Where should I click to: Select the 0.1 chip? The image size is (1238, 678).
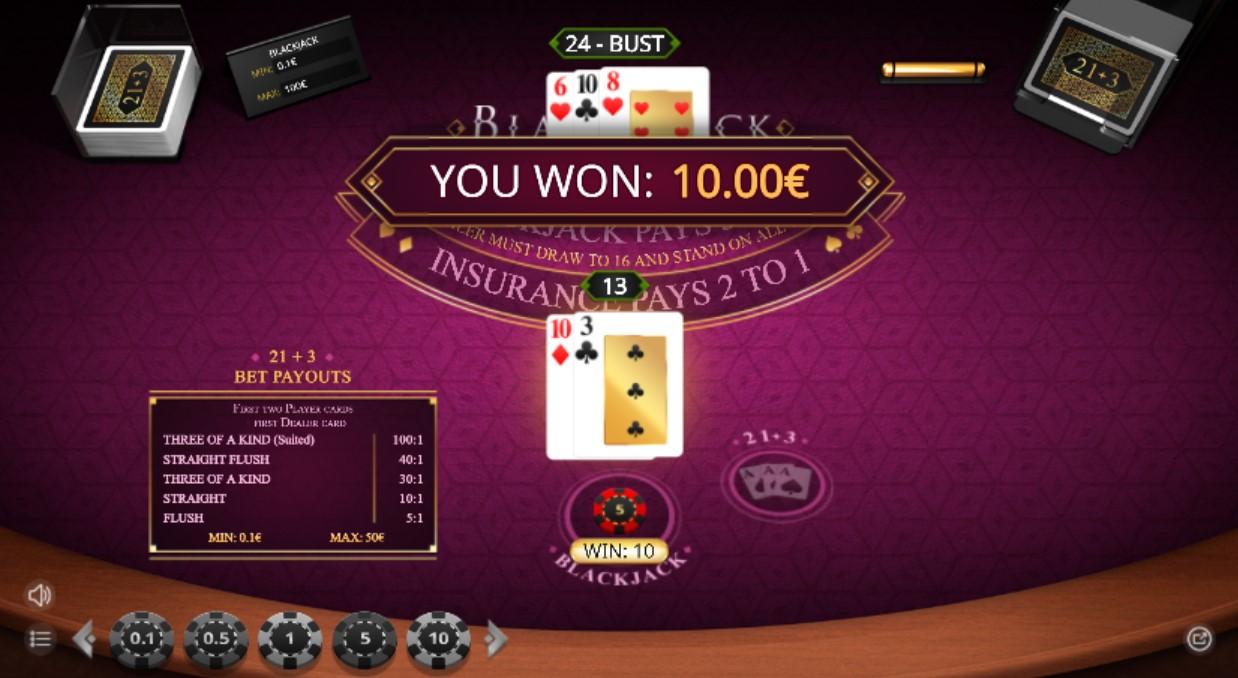[142, 640]
